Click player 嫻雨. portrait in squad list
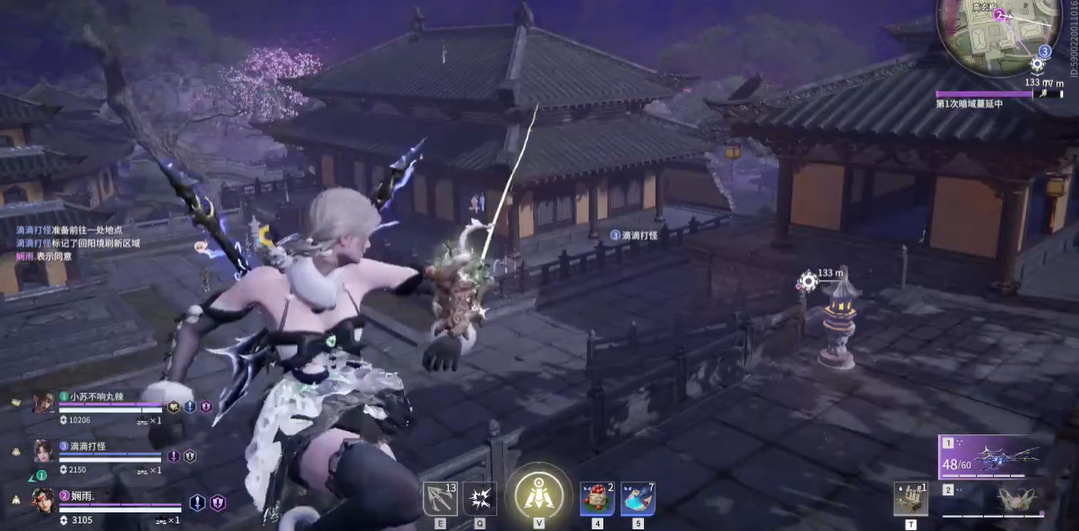 point(42,499)
